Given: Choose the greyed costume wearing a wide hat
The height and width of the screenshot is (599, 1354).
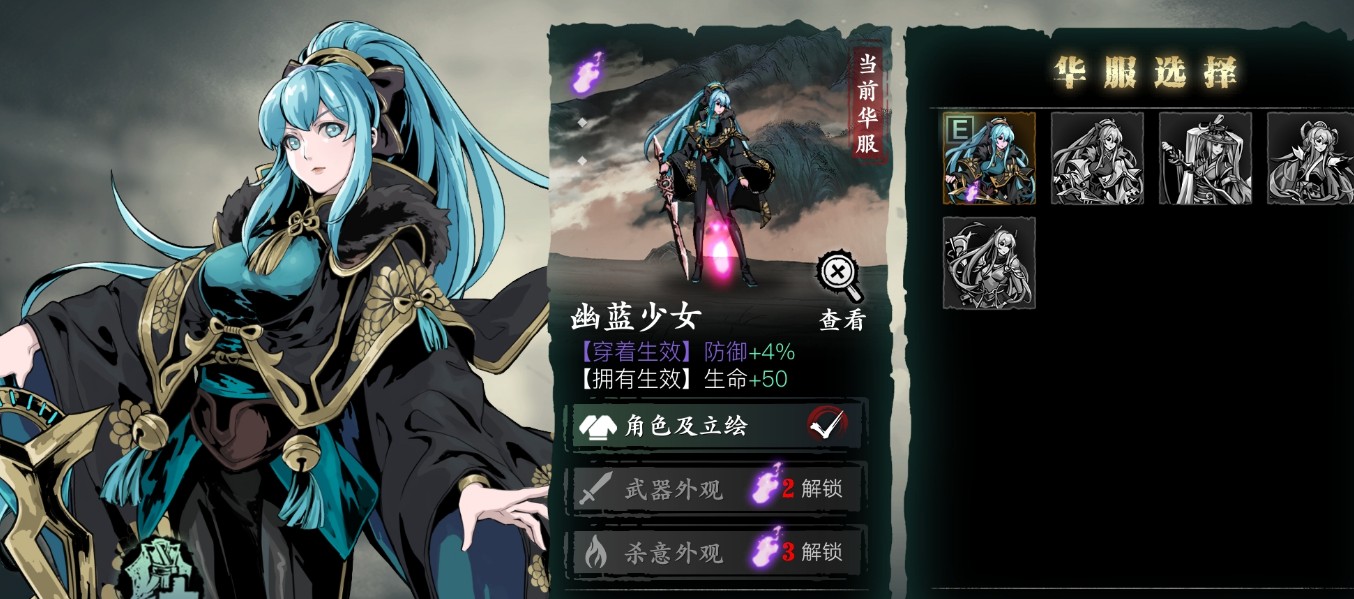Looking at the screenshot, I should point(1205,158).
